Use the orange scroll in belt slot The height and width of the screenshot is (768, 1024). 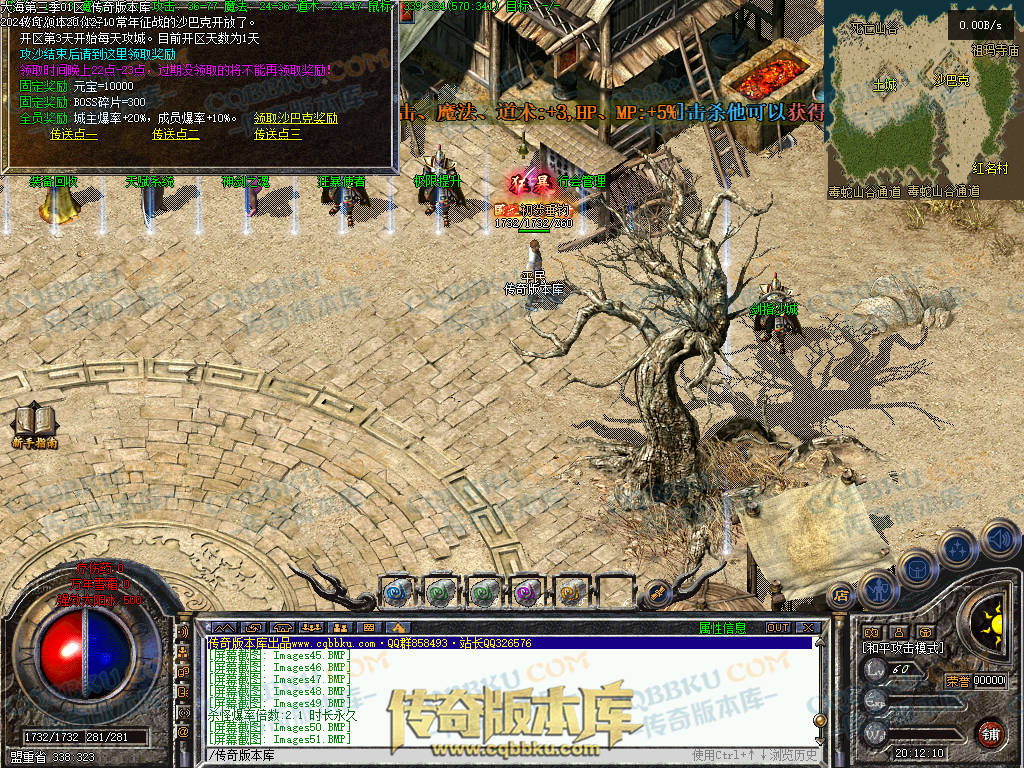click(x=569, y=592)
